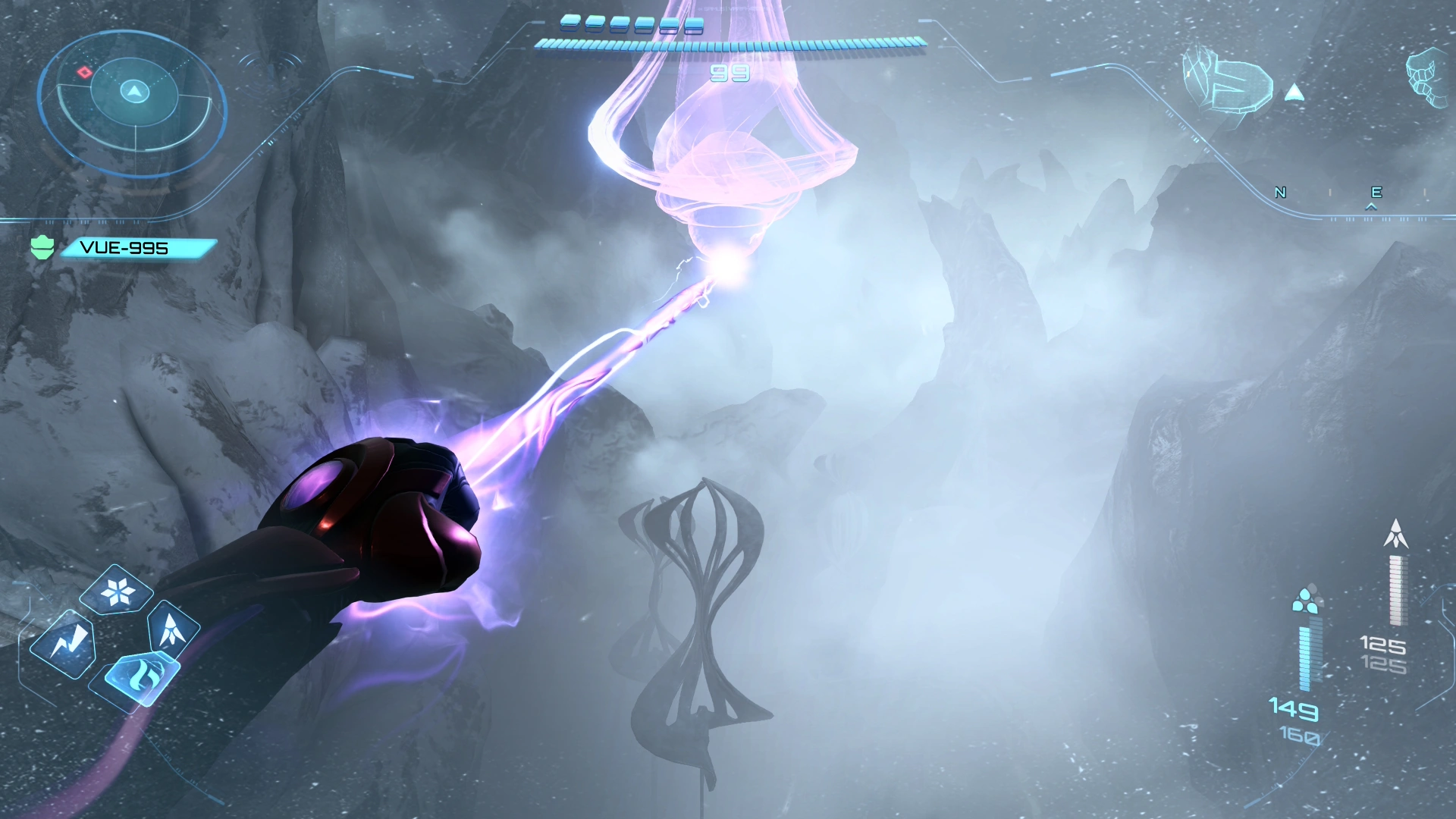Image resolution: width=1456 pixels, height=819 pixels.
Task: Select the snowflake ice shot icon
Action: (117, 591)
